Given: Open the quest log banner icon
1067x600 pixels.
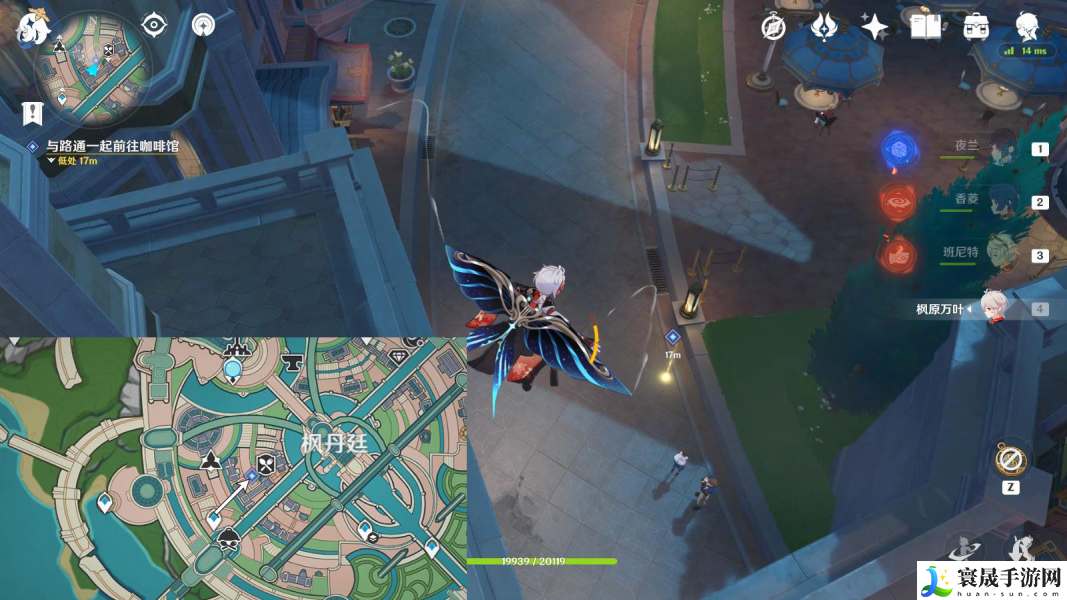Looking at the screenshot, I should (x=33, y=114).
